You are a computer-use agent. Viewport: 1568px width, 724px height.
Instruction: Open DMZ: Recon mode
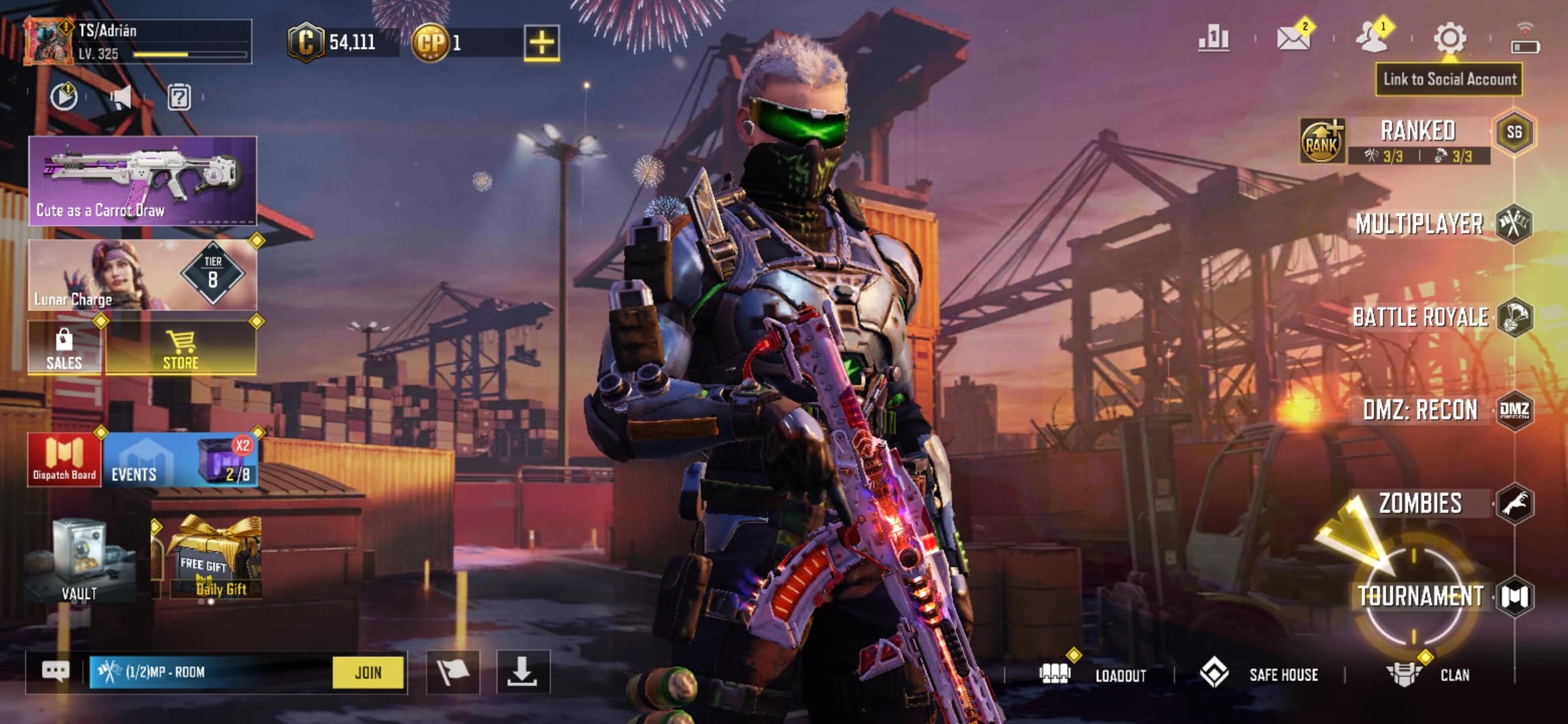[x=1421, y=410]
